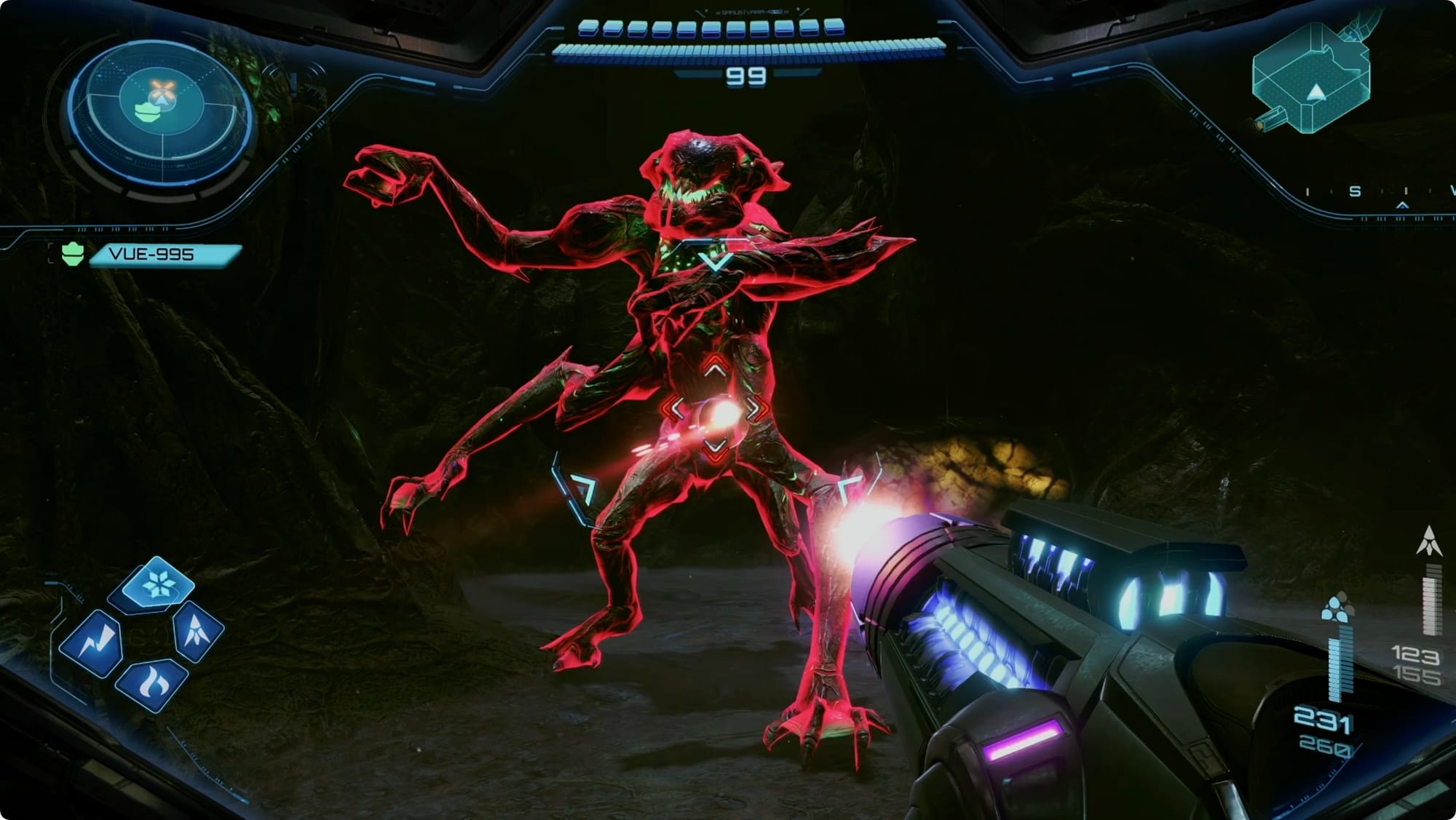
Task: Activate the flame shot icon
Action: pos(154,685)
